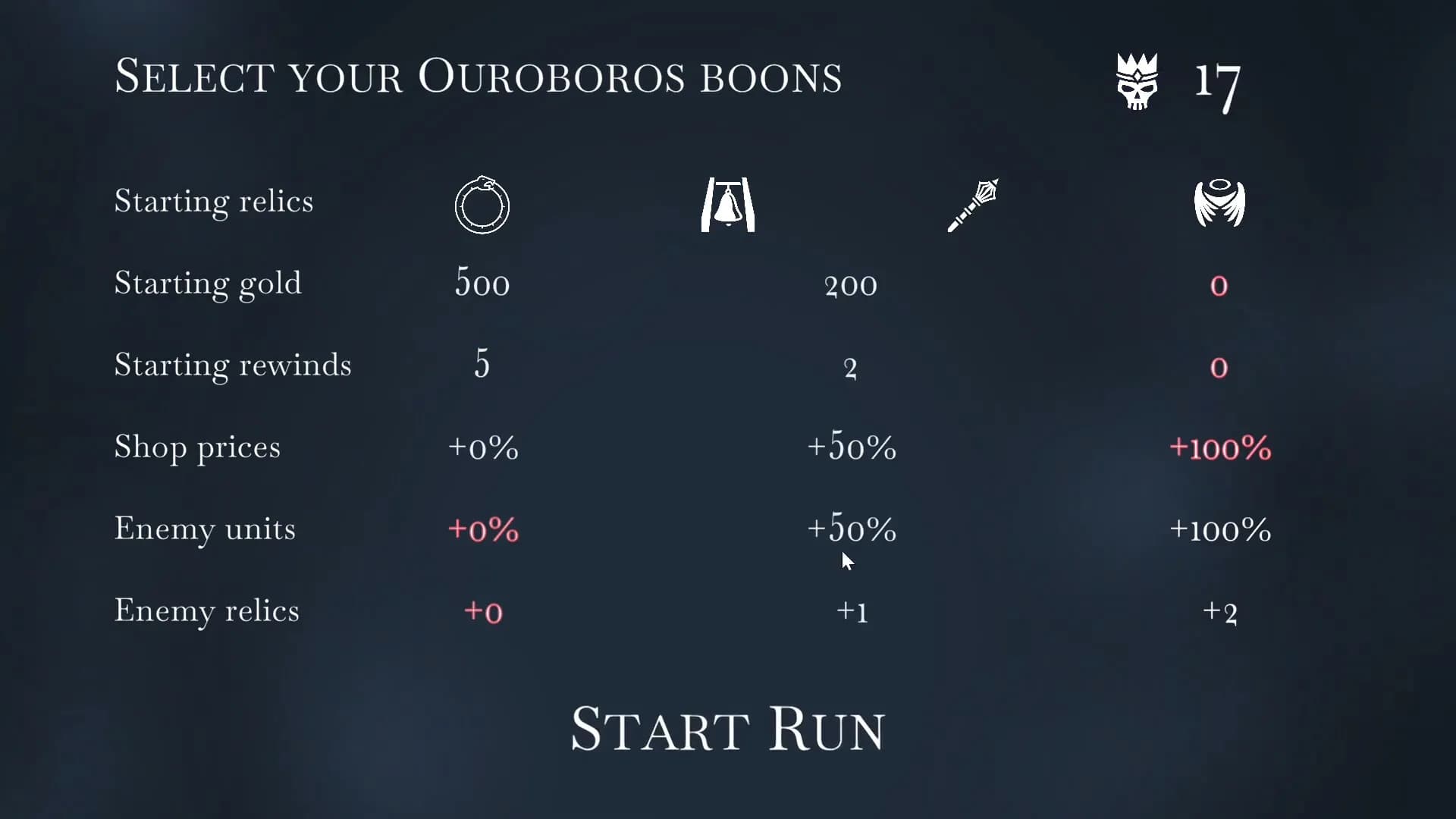Select the scepter relic icon
The width and height of the screenshot is (1456, 819).
(x=973, y=205)
